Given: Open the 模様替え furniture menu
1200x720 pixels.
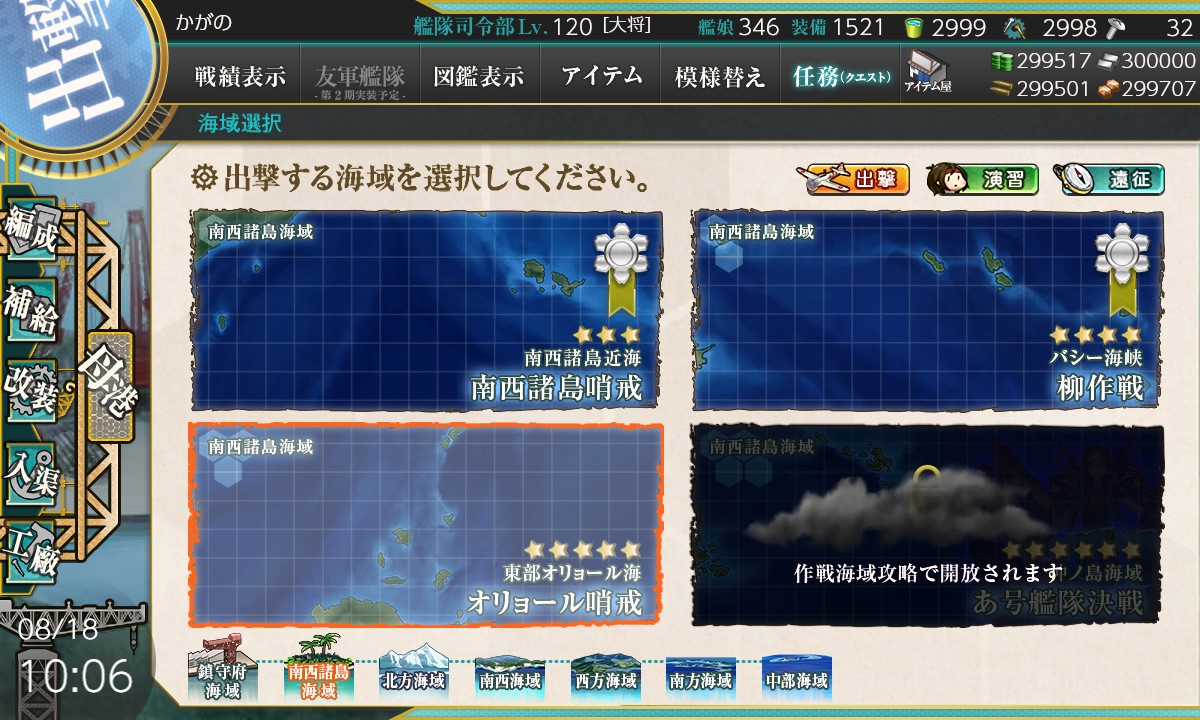Looking at the screenshot, I should [x=720, y=76].
